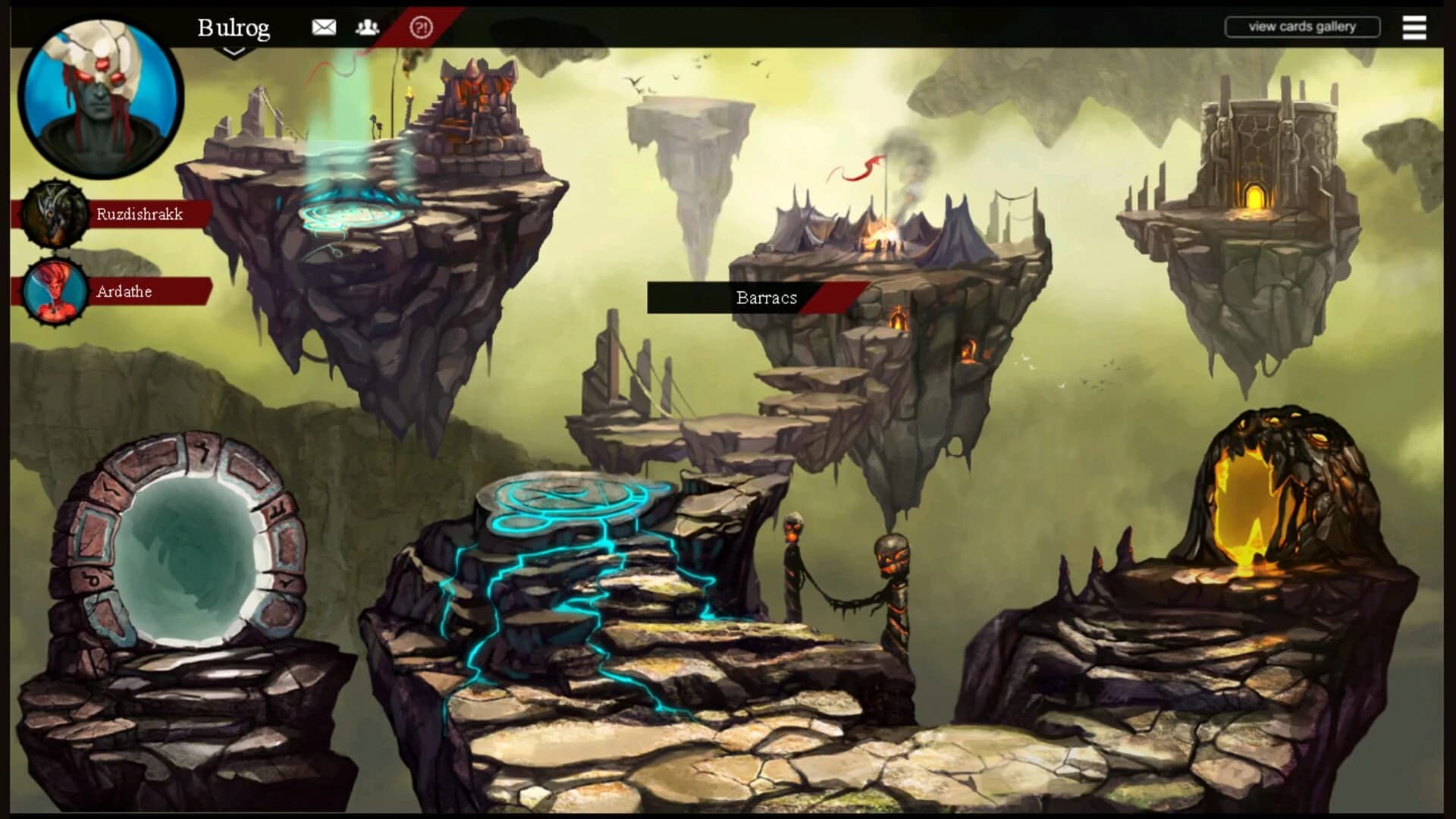
Task: Click Ardathe's name banner to expand details
Action: coord(125,292)
